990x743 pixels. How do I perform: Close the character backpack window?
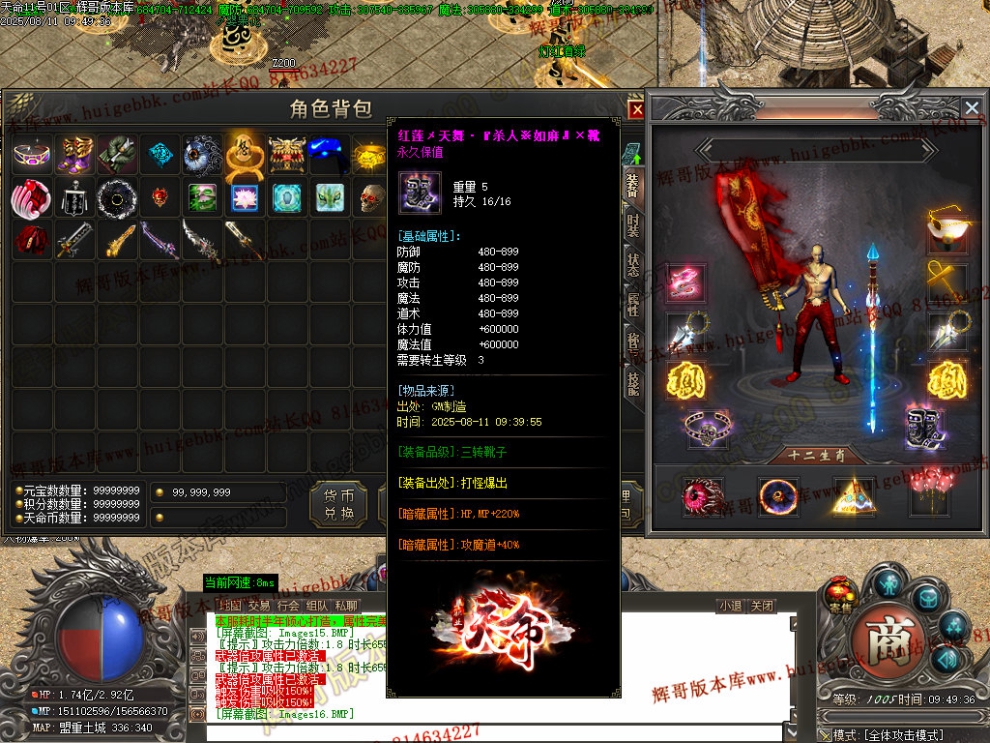click(x=636, y=110)
